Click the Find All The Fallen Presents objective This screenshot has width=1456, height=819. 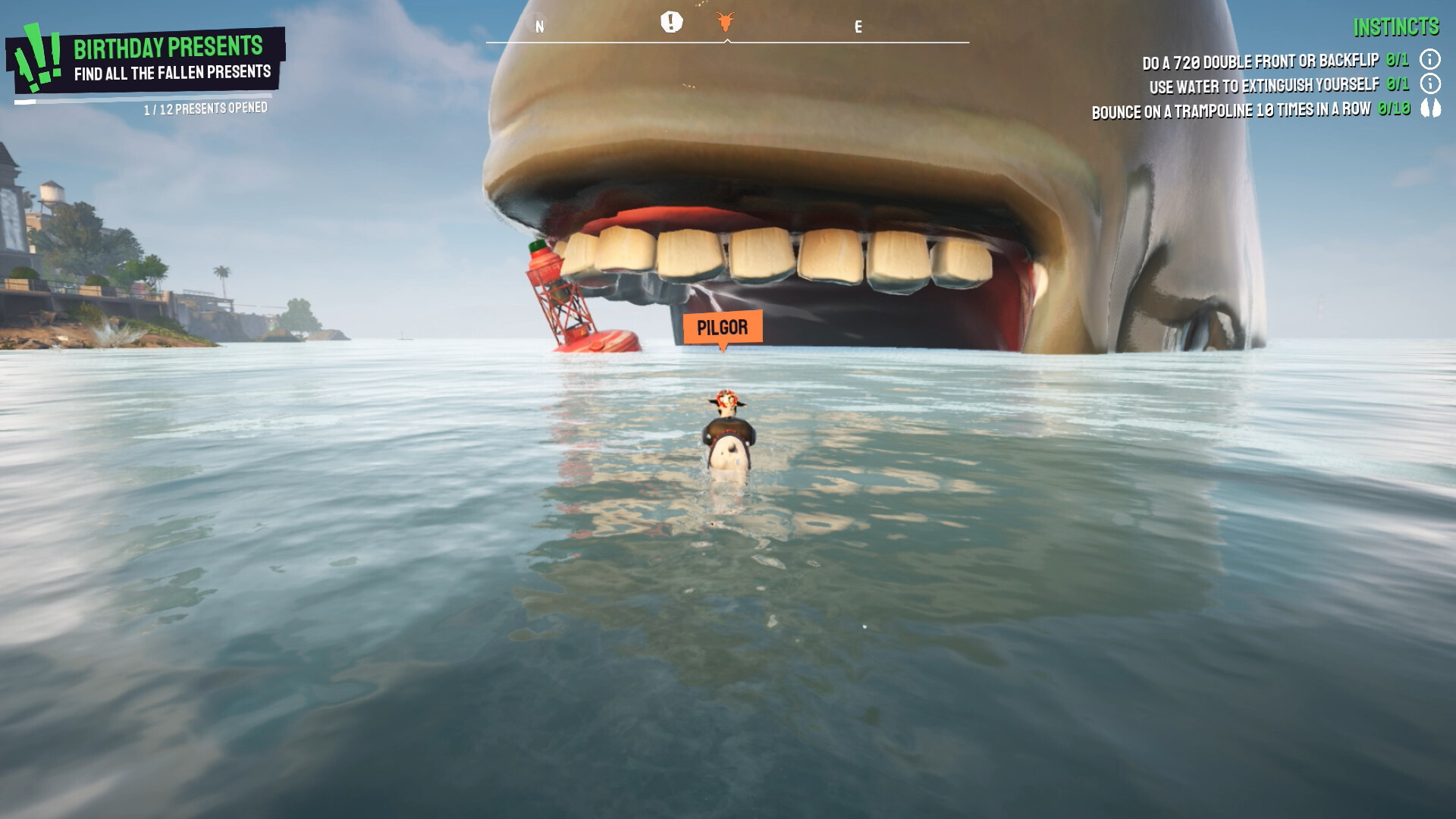tap(173, 74)
